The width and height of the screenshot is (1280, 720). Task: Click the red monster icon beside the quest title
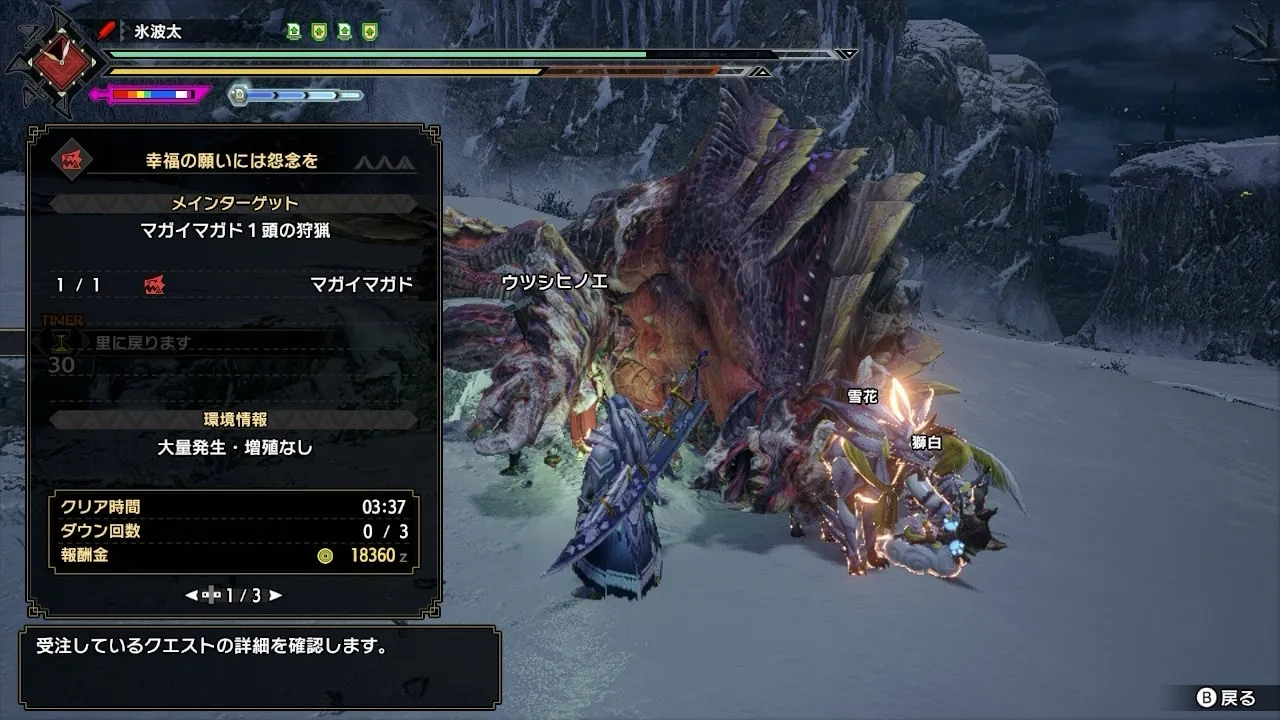click(x=72, y=160)
